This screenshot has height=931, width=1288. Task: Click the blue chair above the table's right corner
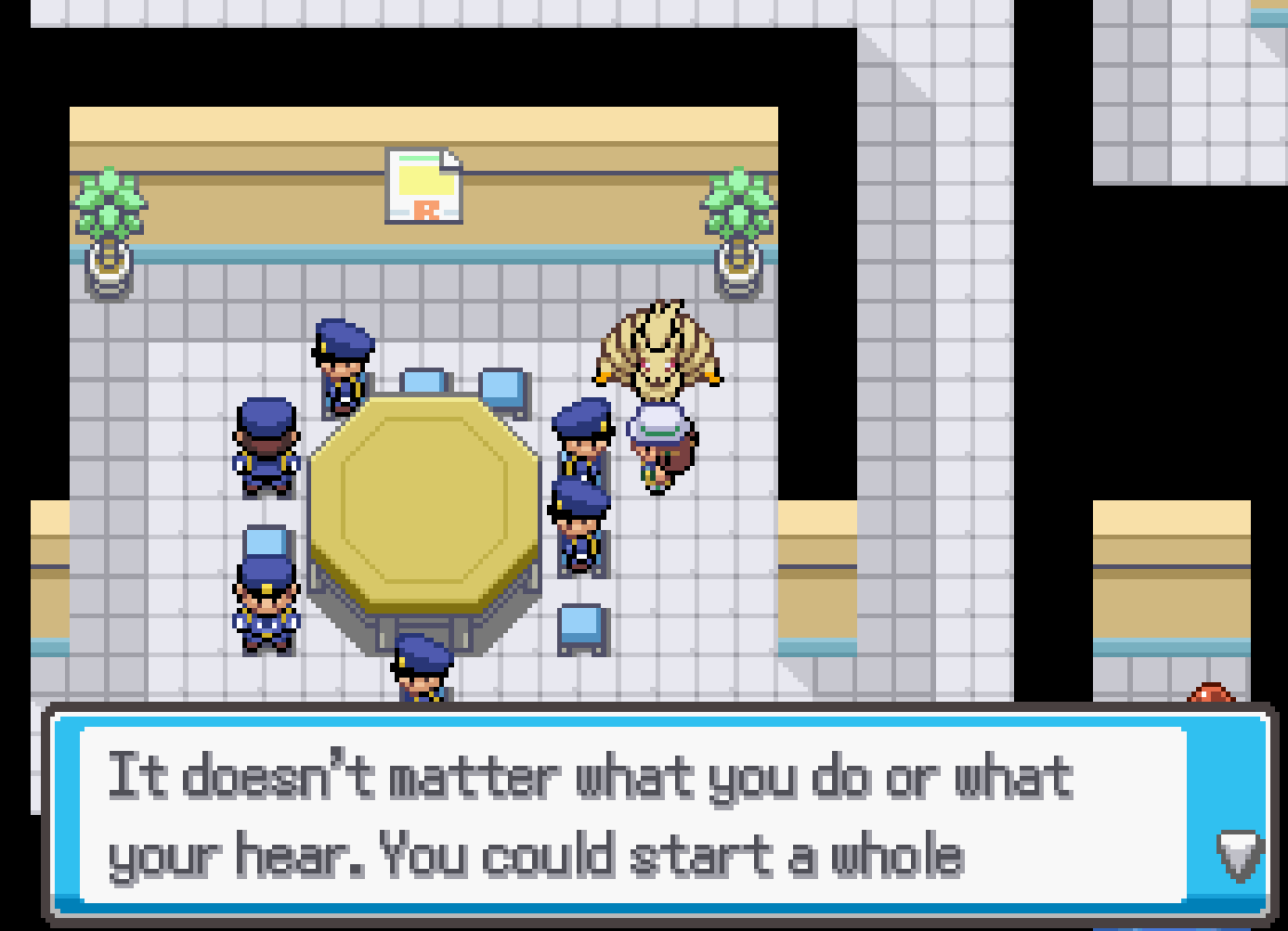pyautogui.click(x=501, y=384)
